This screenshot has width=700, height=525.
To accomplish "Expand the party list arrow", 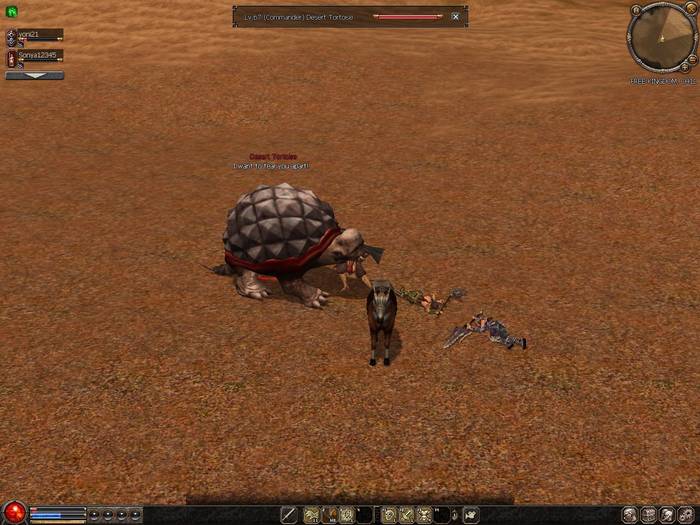I will 34,75.
